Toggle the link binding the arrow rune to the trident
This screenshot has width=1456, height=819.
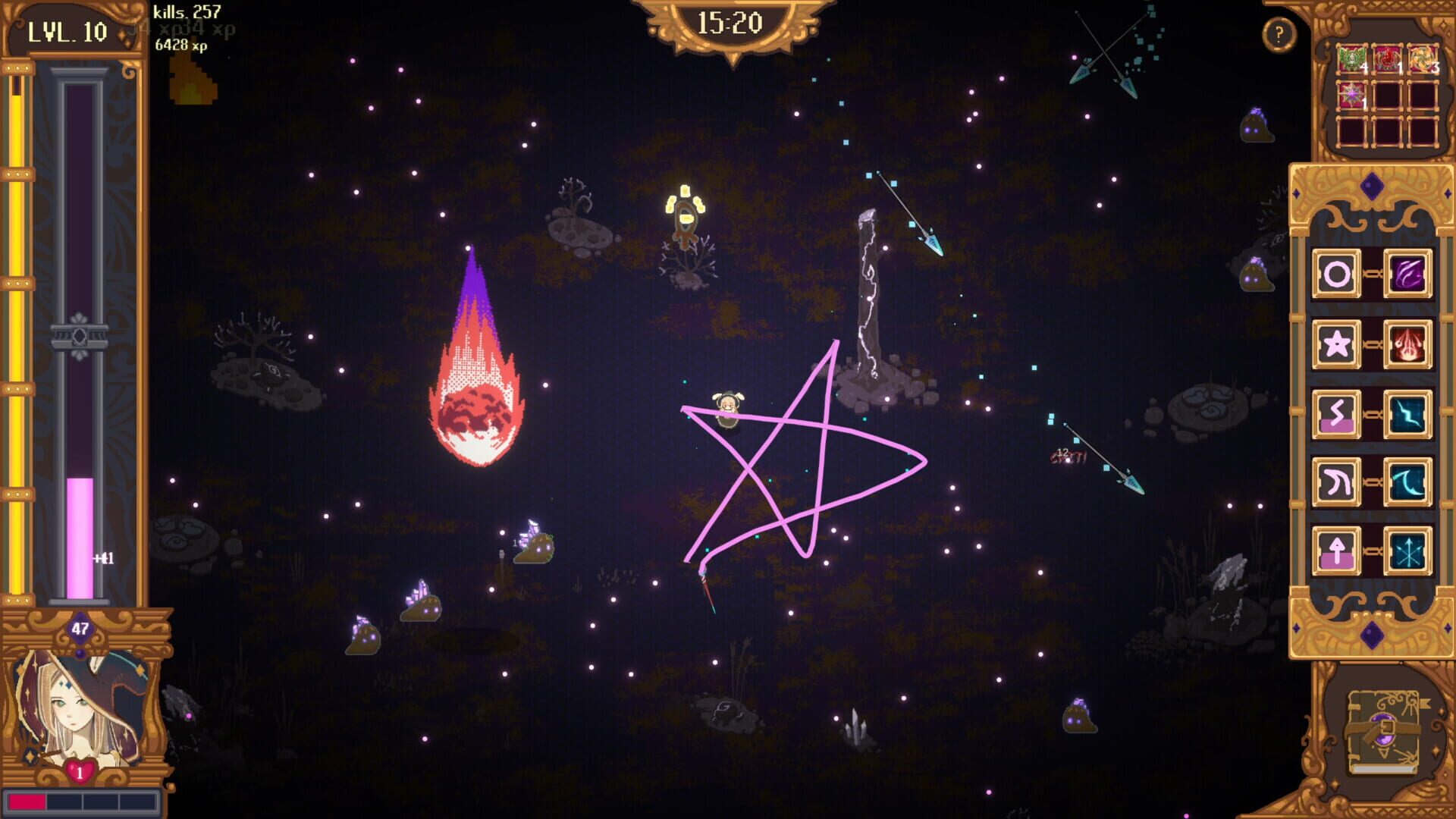(x=1373, y=549)
